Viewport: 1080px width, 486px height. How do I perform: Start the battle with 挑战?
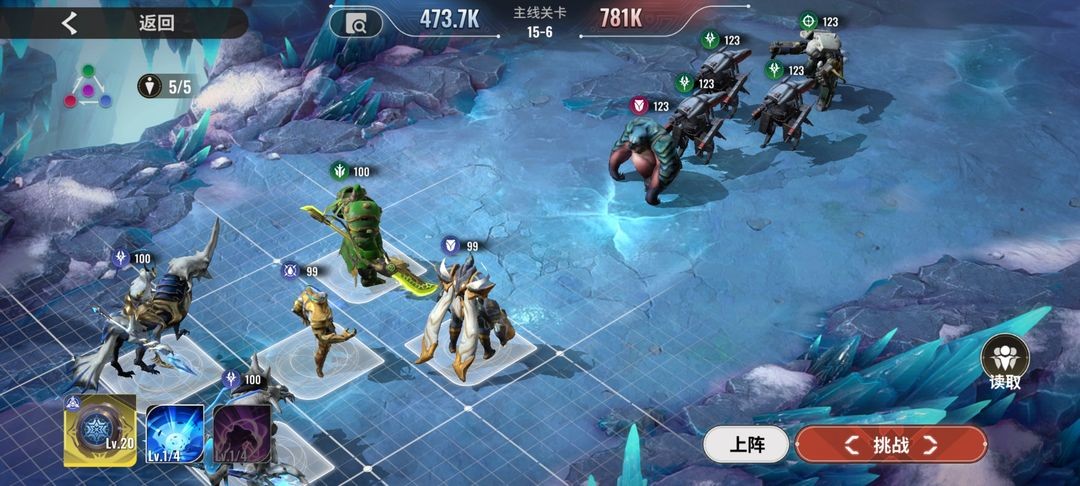[x=890, y=445]
